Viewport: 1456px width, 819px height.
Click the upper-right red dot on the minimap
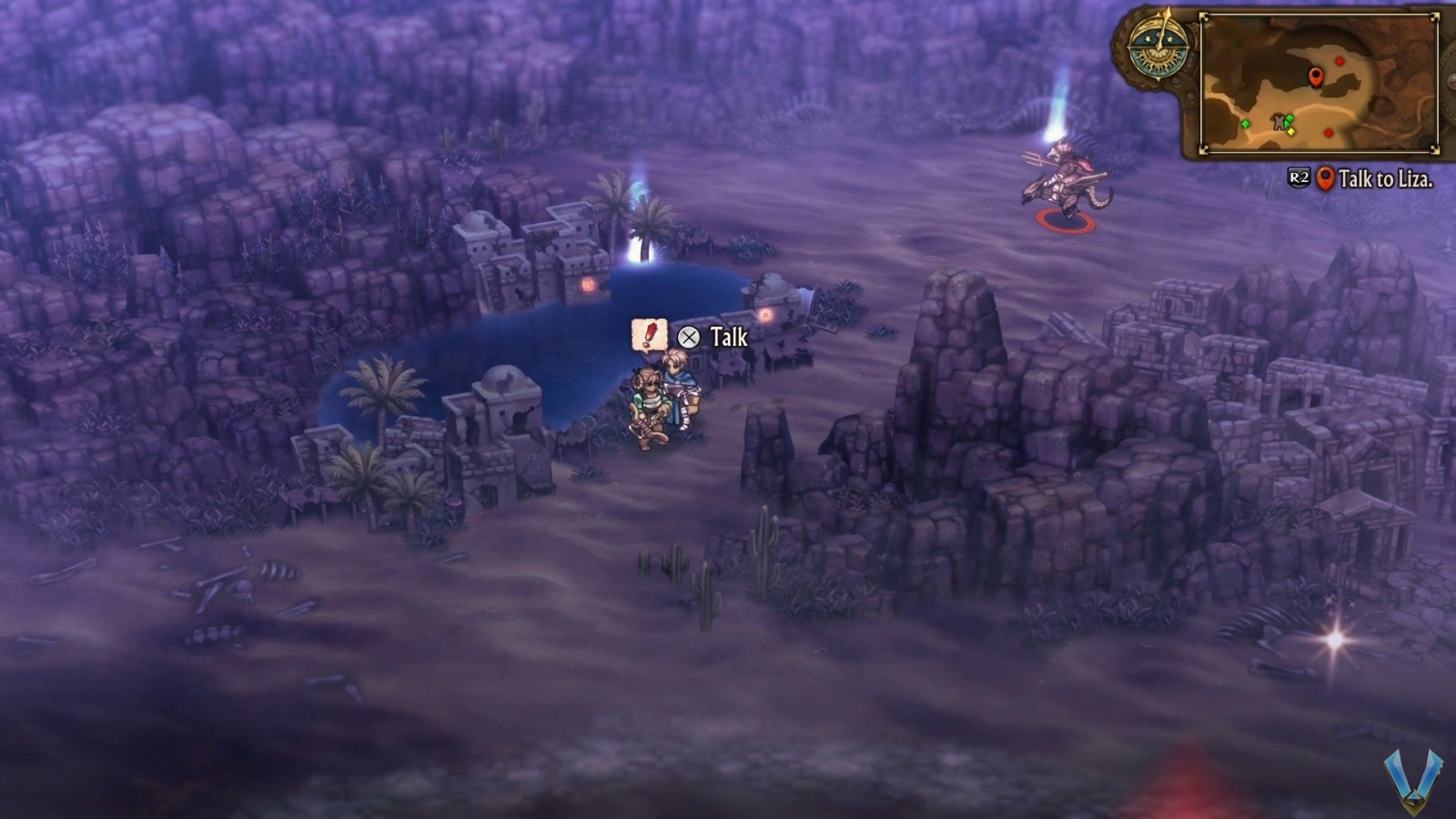coord(1340,61)
